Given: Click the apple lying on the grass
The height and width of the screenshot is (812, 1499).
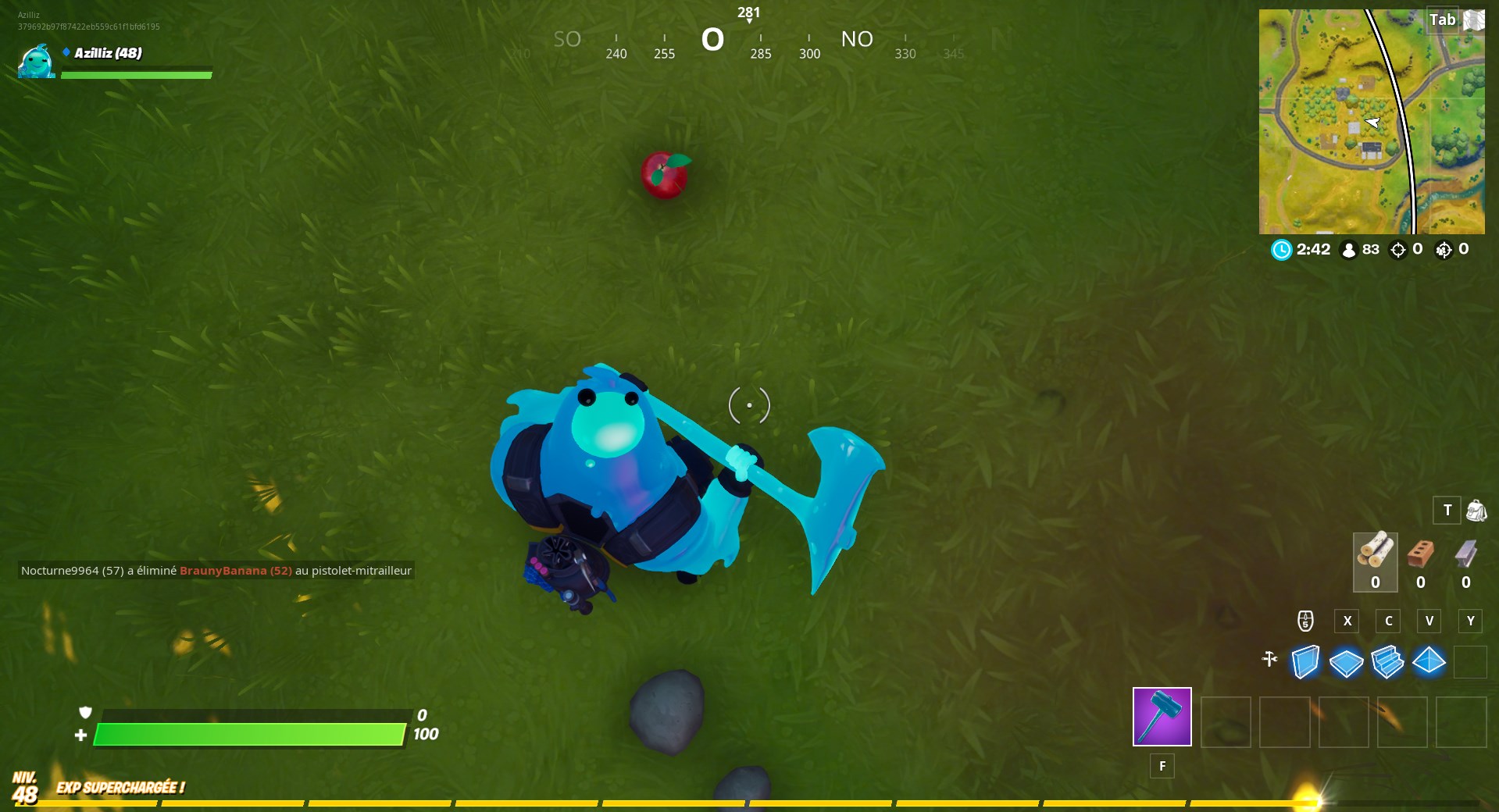Looking at the screenshot, I should pyautogui.click(x=666, y=173).
